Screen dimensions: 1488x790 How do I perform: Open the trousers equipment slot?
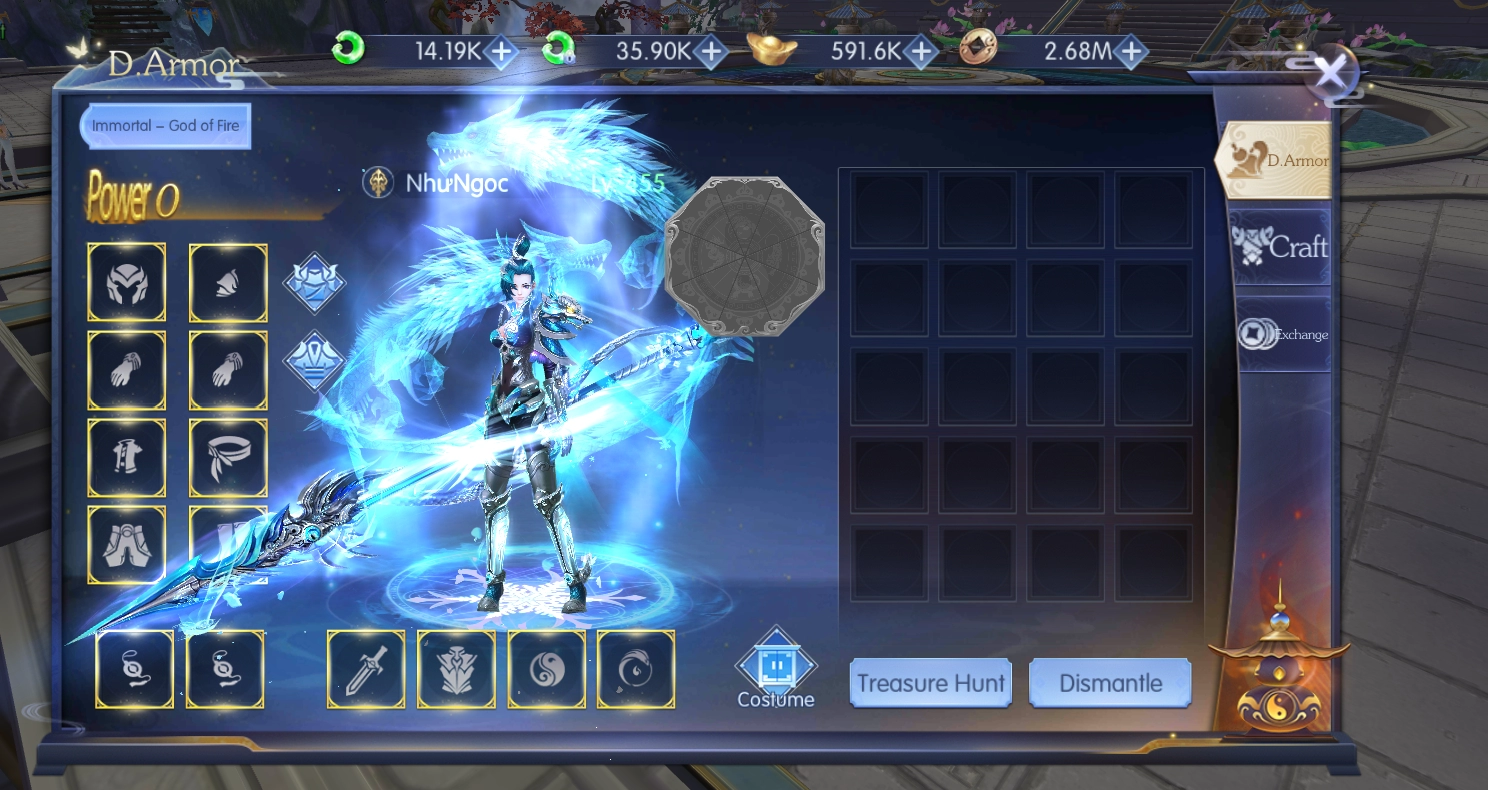pos(127,545)
